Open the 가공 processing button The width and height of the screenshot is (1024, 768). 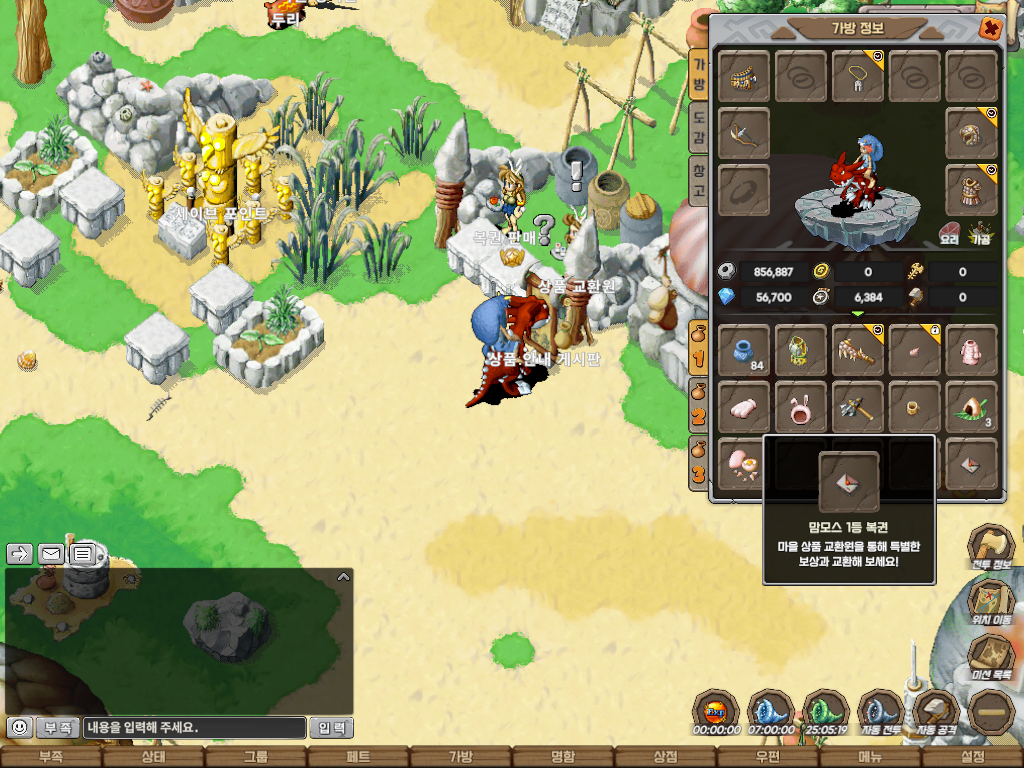pos(981,234)
